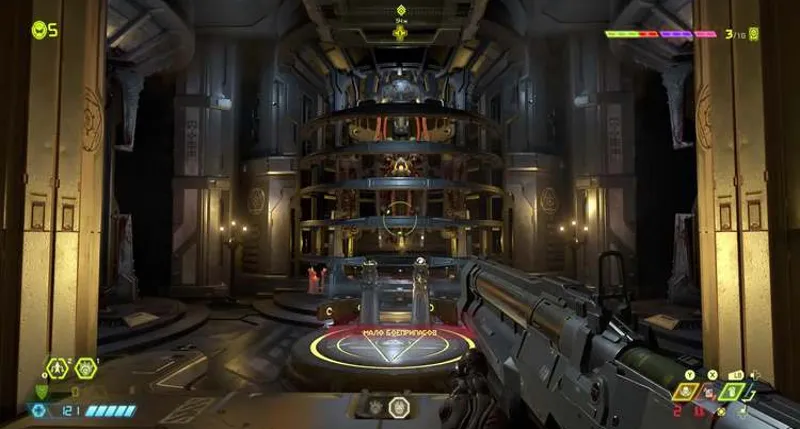Click the green armor shield icon
The image size is (800, 429).
41,391
